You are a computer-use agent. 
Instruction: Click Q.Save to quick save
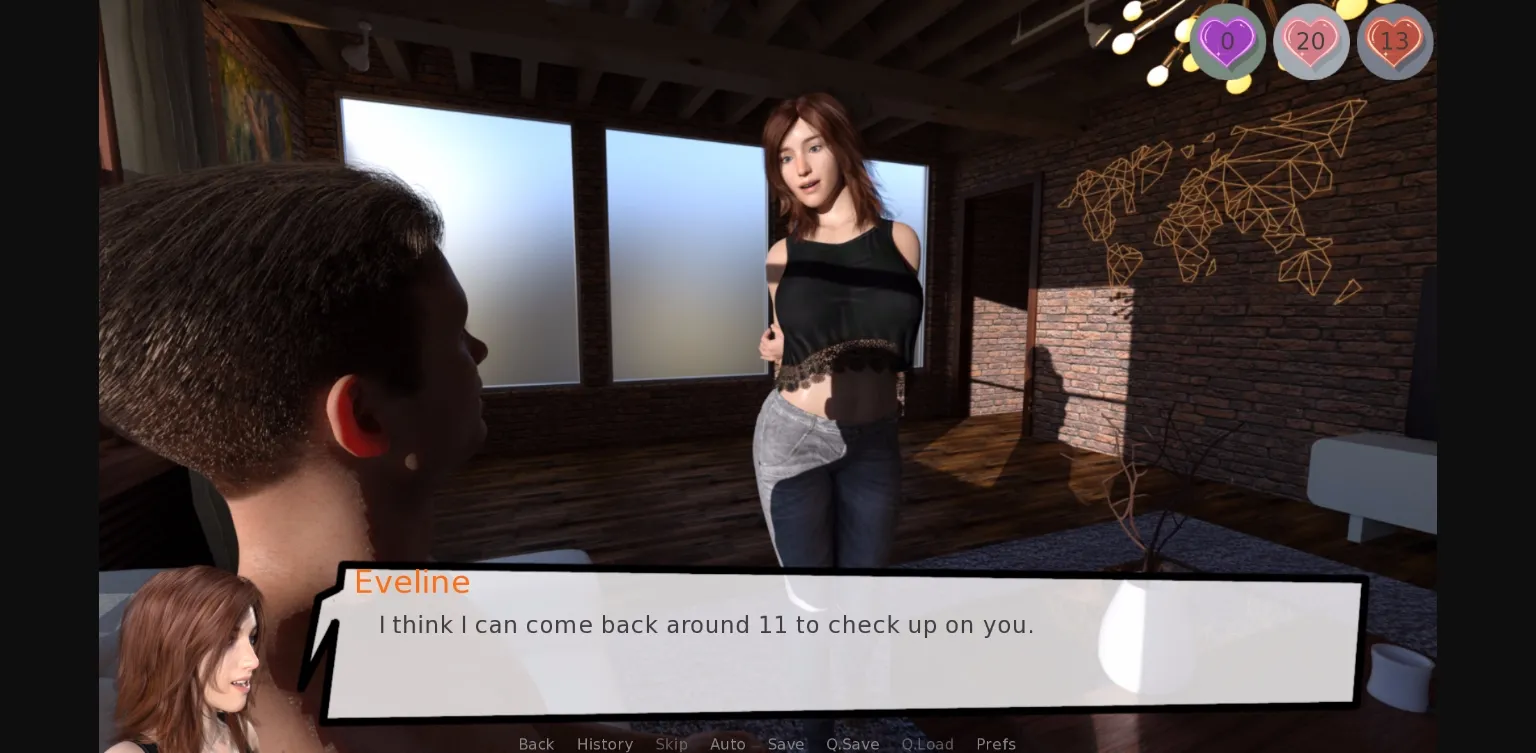point(852,744)
